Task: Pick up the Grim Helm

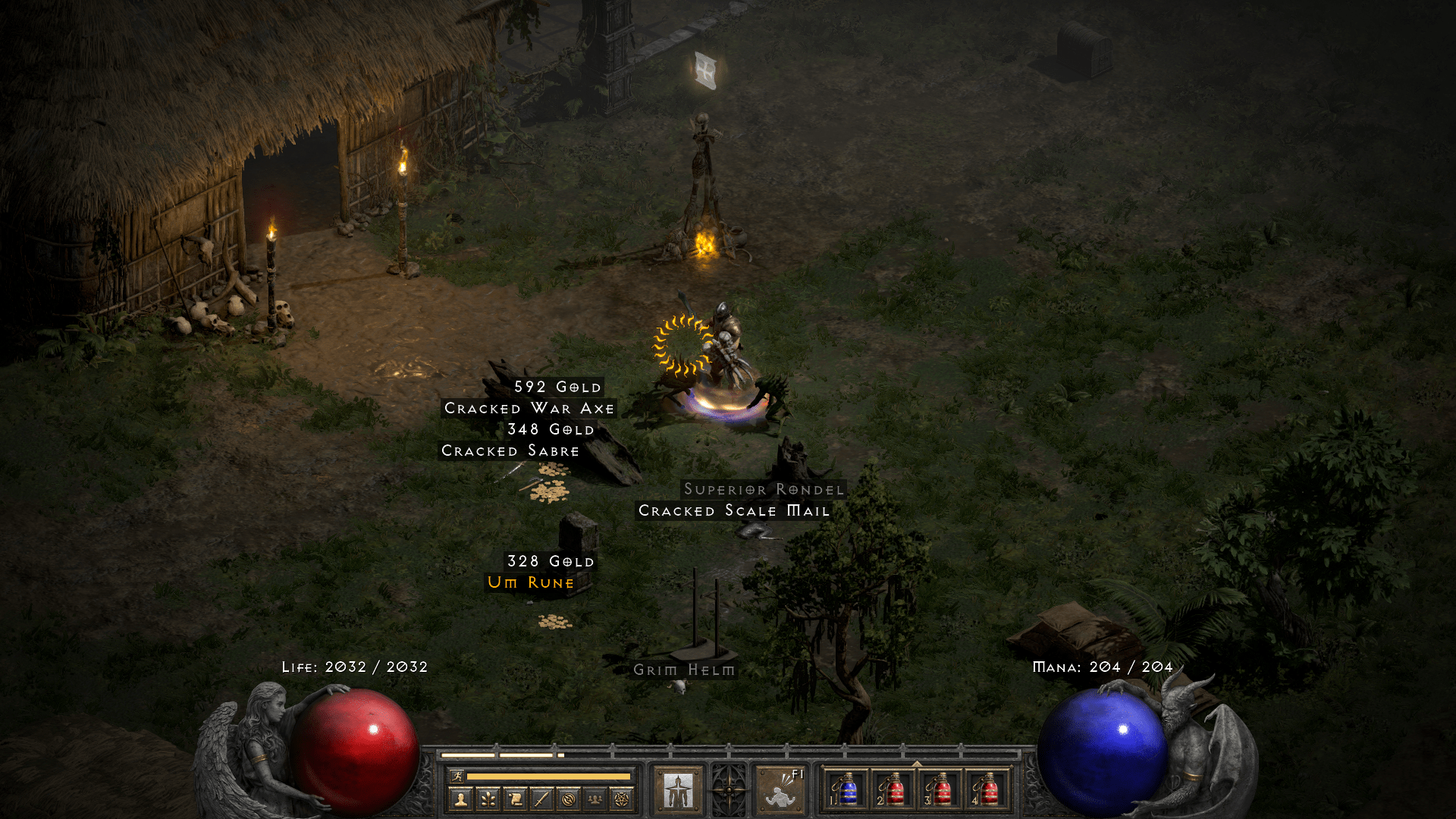Action: point(684,670)
